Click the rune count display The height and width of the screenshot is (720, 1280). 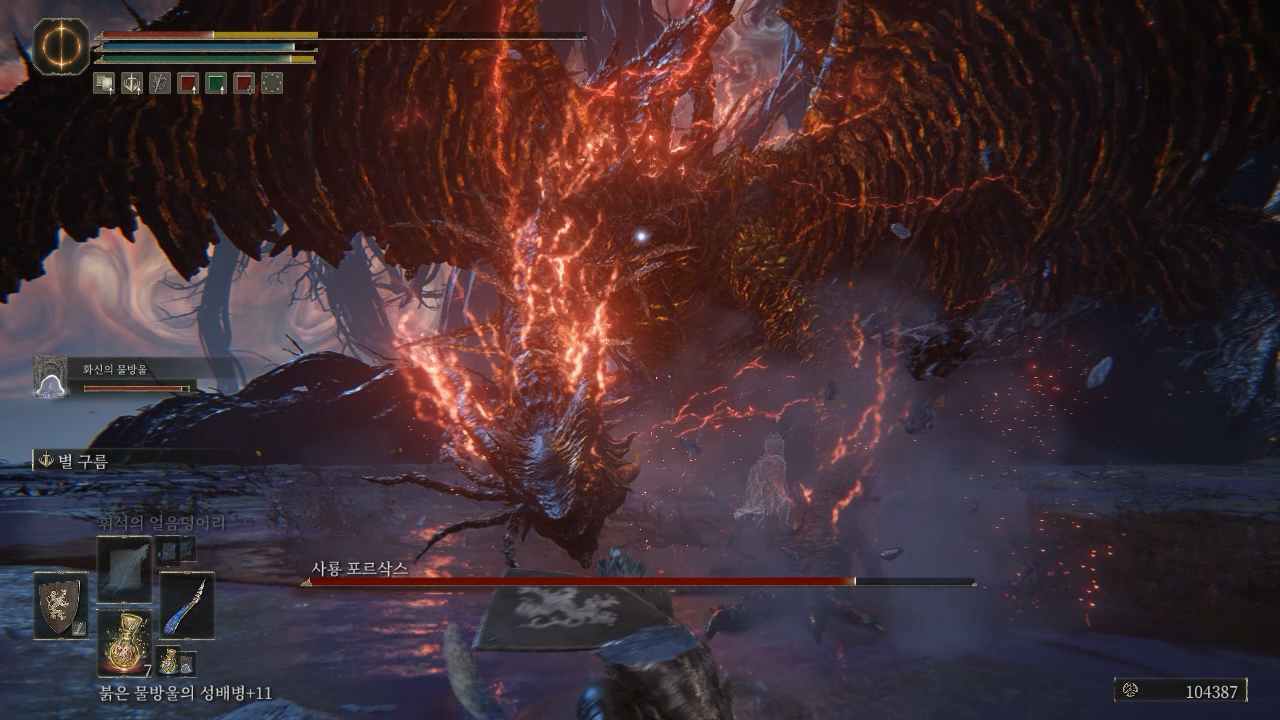pos(1181,691)
